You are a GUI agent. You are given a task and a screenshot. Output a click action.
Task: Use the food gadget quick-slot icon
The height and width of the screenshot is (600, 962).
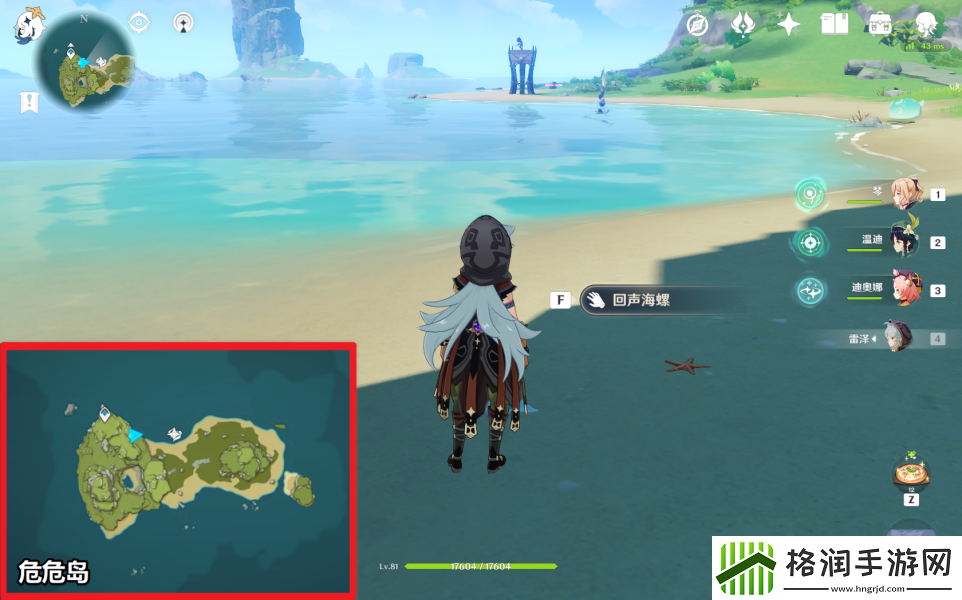point(911,471)
